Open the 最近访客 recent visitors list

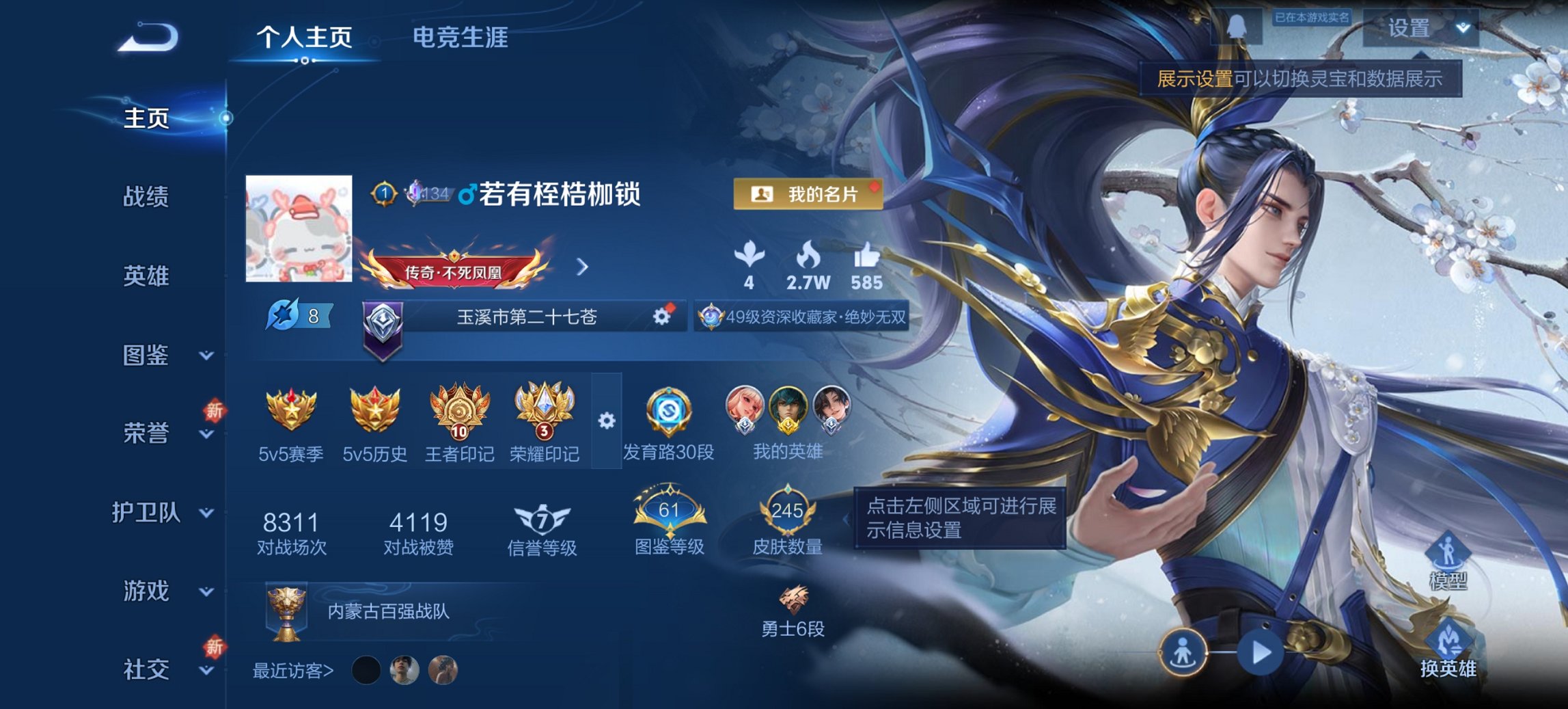click(294, 672)
